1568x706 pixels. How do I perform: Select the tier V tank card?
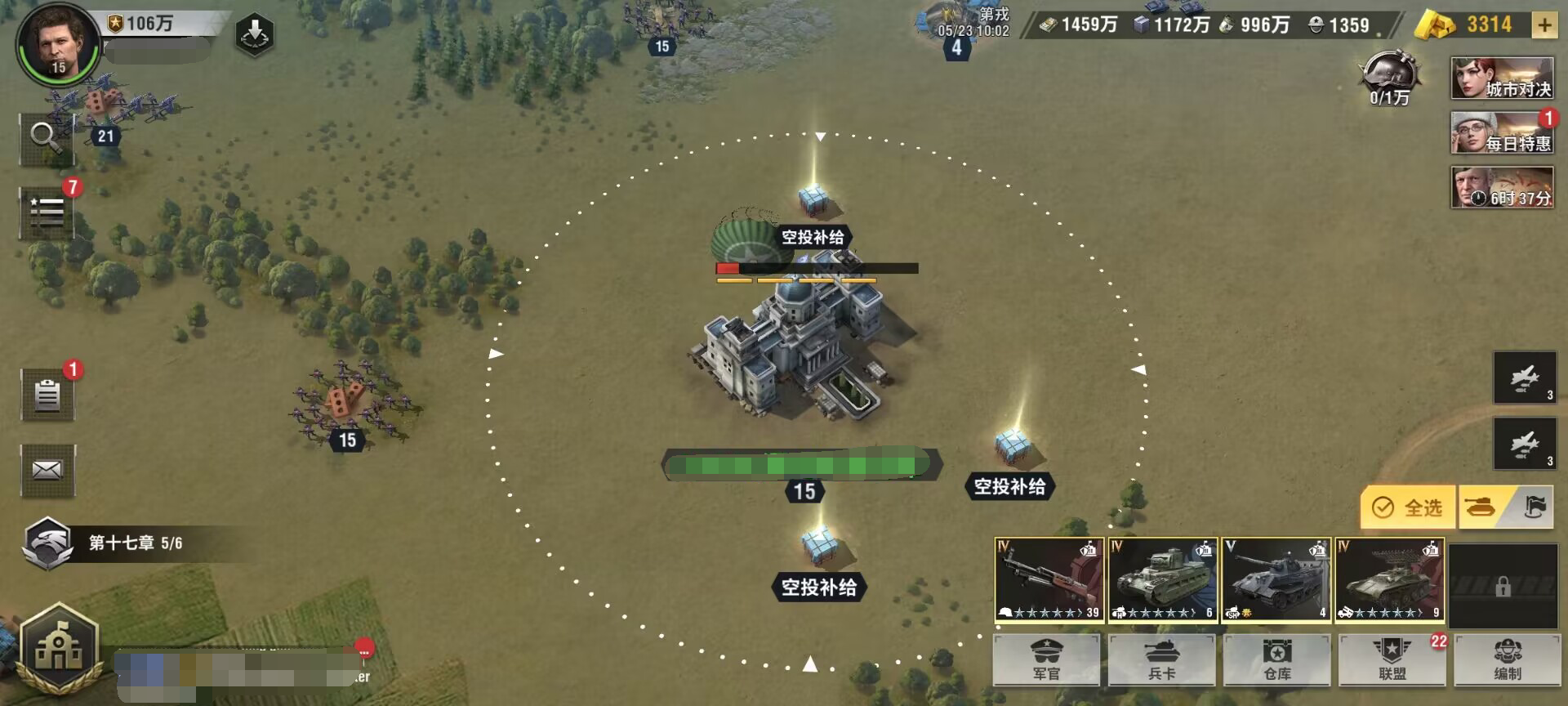[x=1276, y=579]
